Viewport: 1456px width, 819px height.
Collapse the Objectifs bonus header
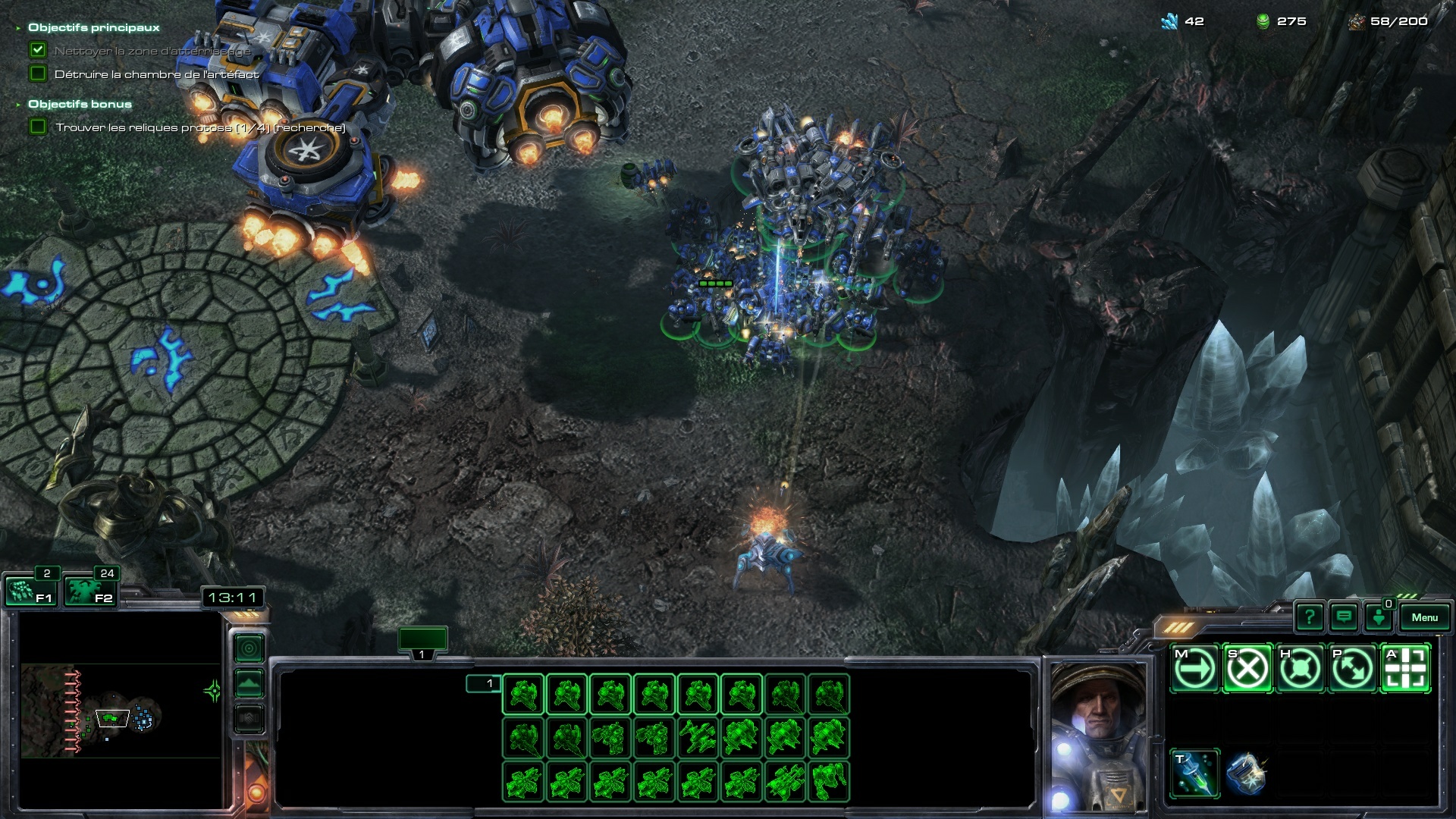coord(18,105)
